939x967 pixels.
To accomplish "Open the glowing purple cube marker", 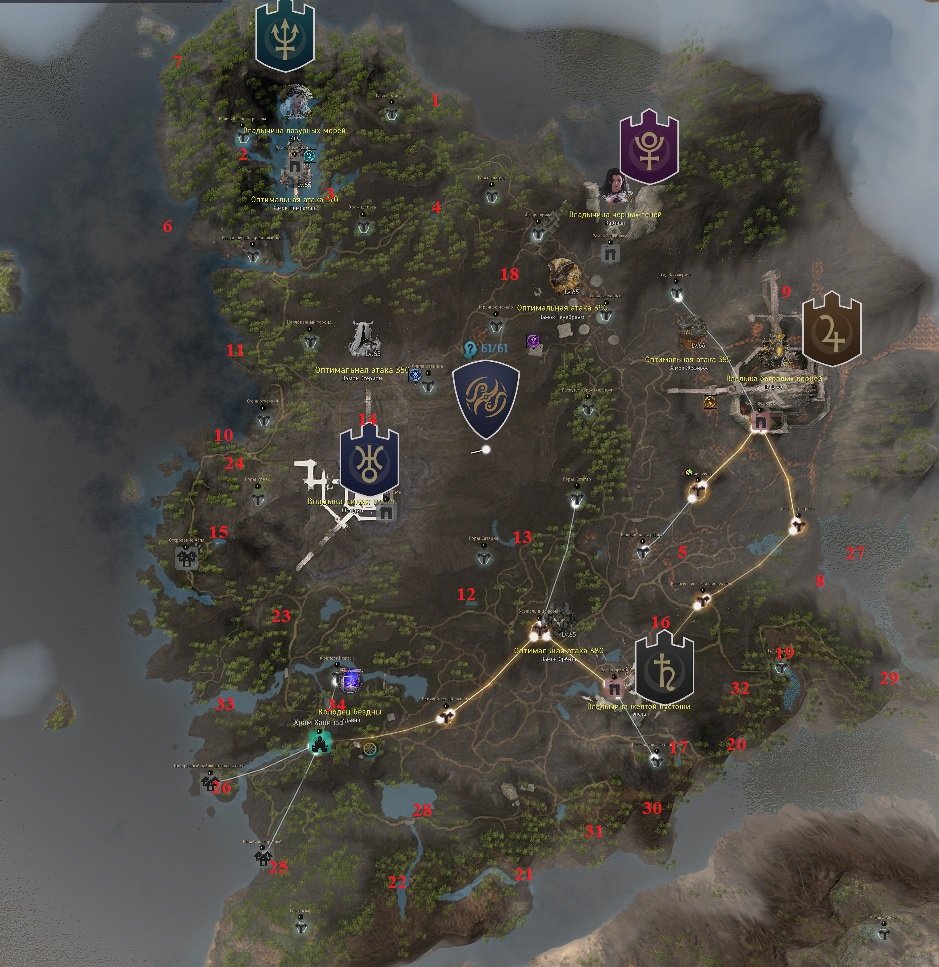I will [x=350, y=682].
